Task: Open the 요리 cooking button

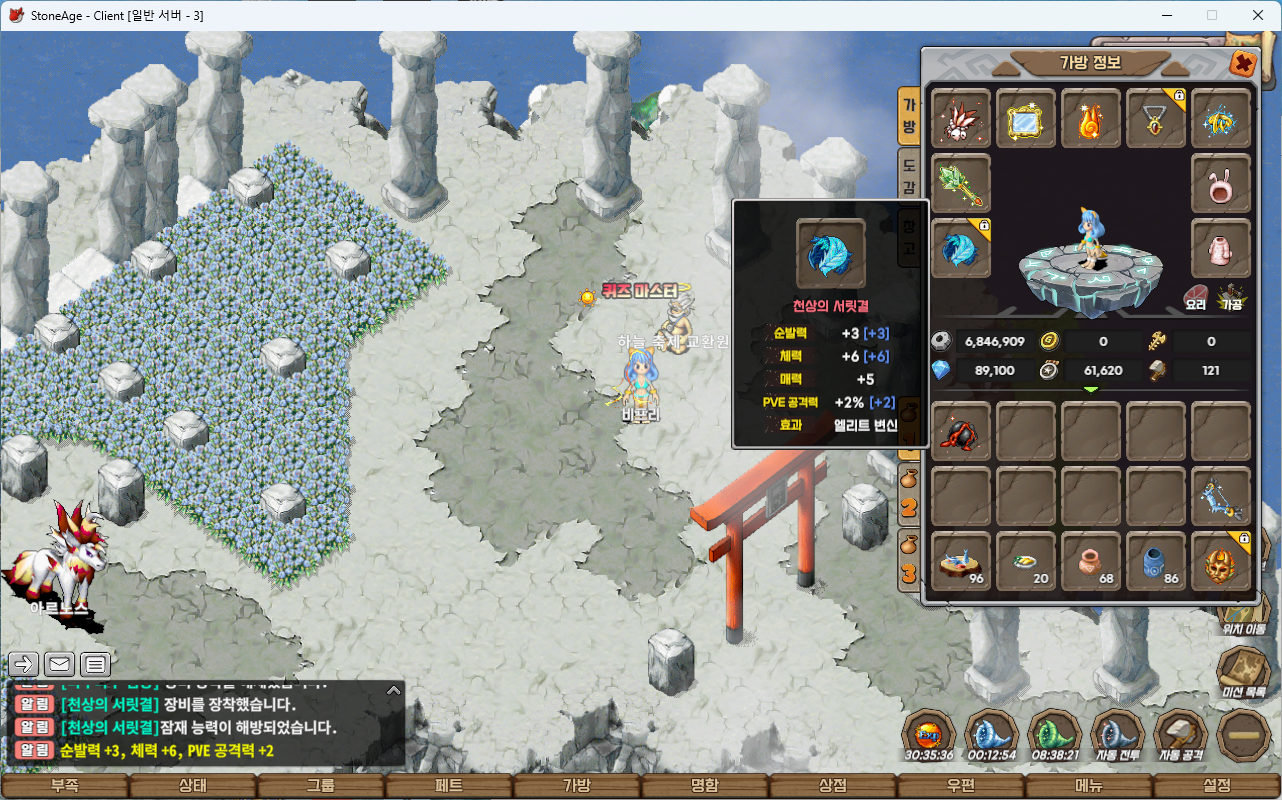Action: [1196, 297]
